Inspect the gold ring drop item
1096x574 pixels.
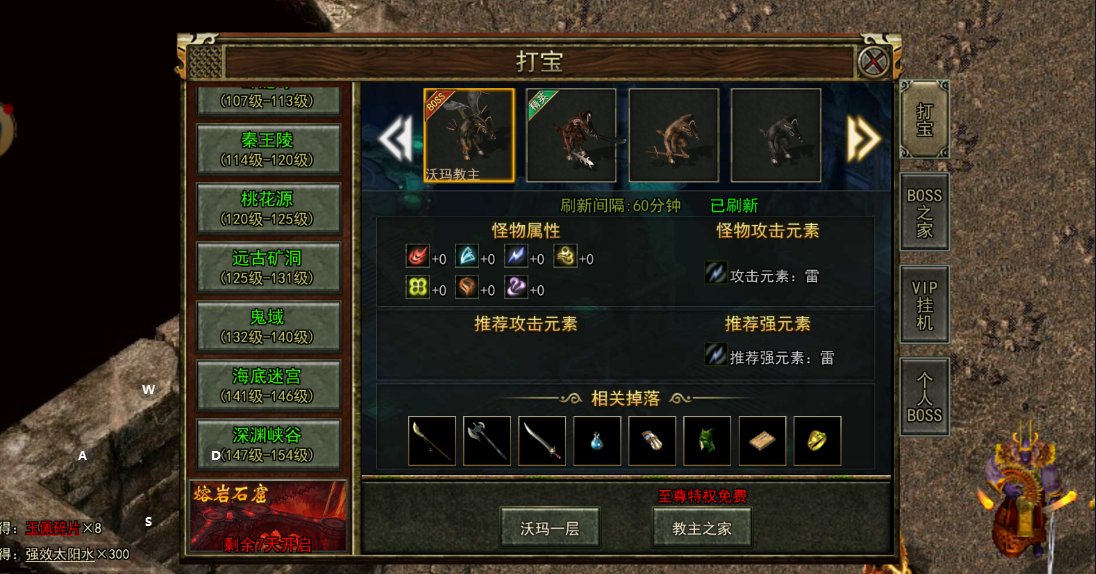[x=817, y=441]
